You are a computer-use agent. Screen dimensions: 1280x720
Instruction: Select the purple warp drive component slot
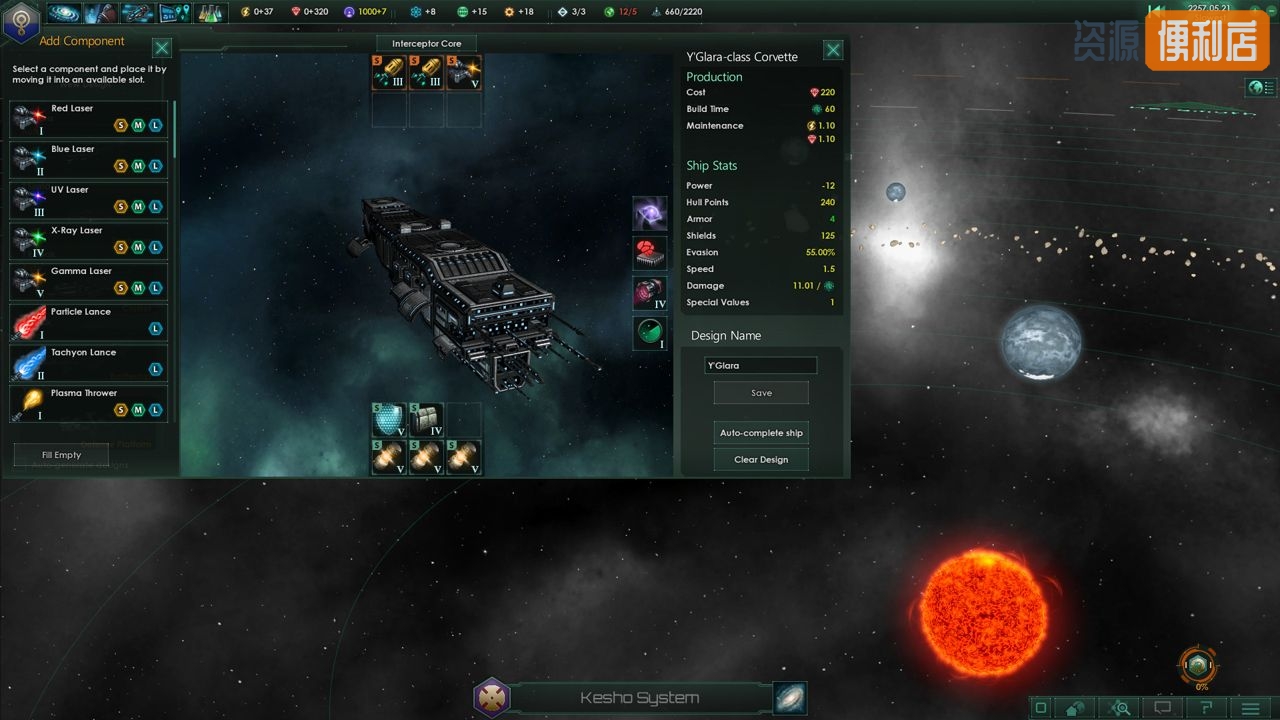click(650, 213)
